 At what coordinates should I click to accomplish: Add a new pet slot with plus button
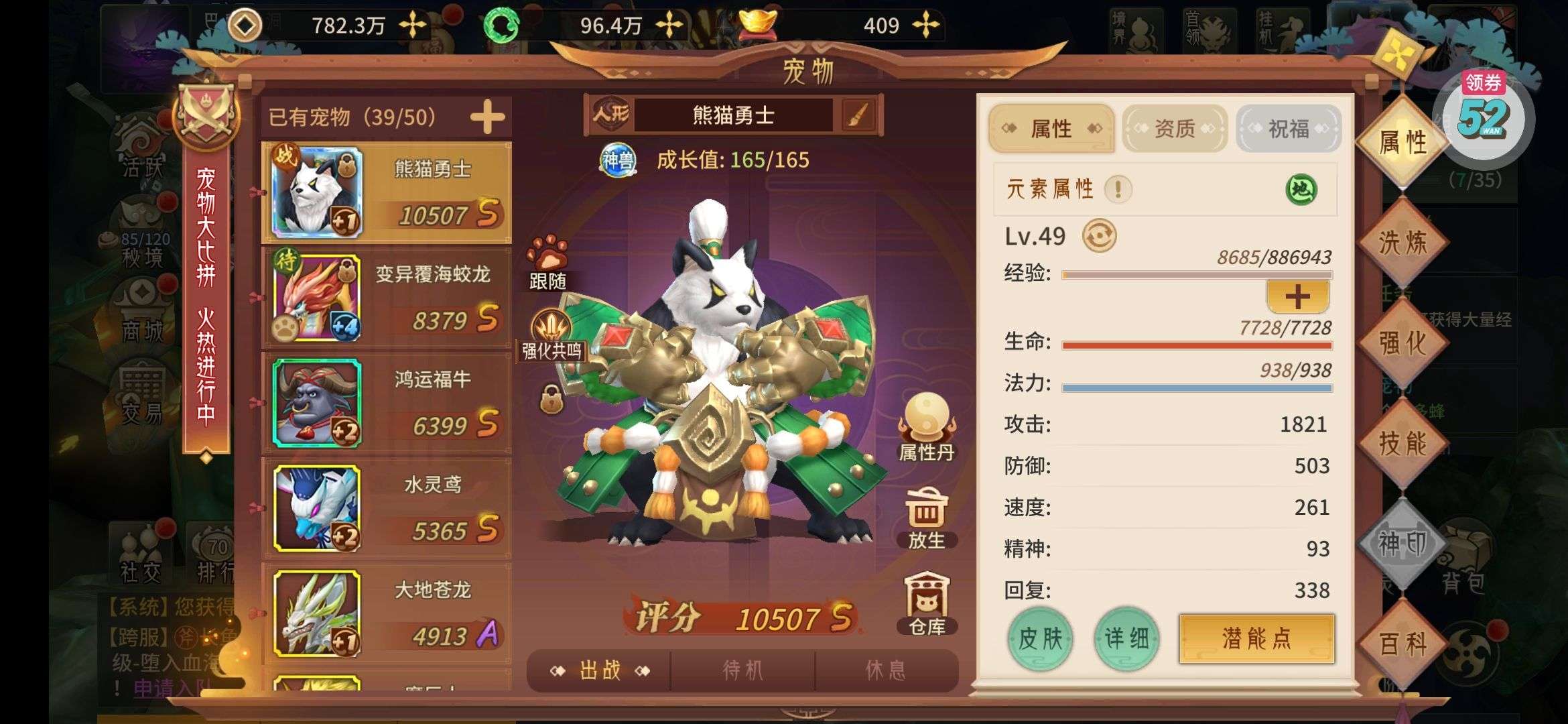[487, 117]
